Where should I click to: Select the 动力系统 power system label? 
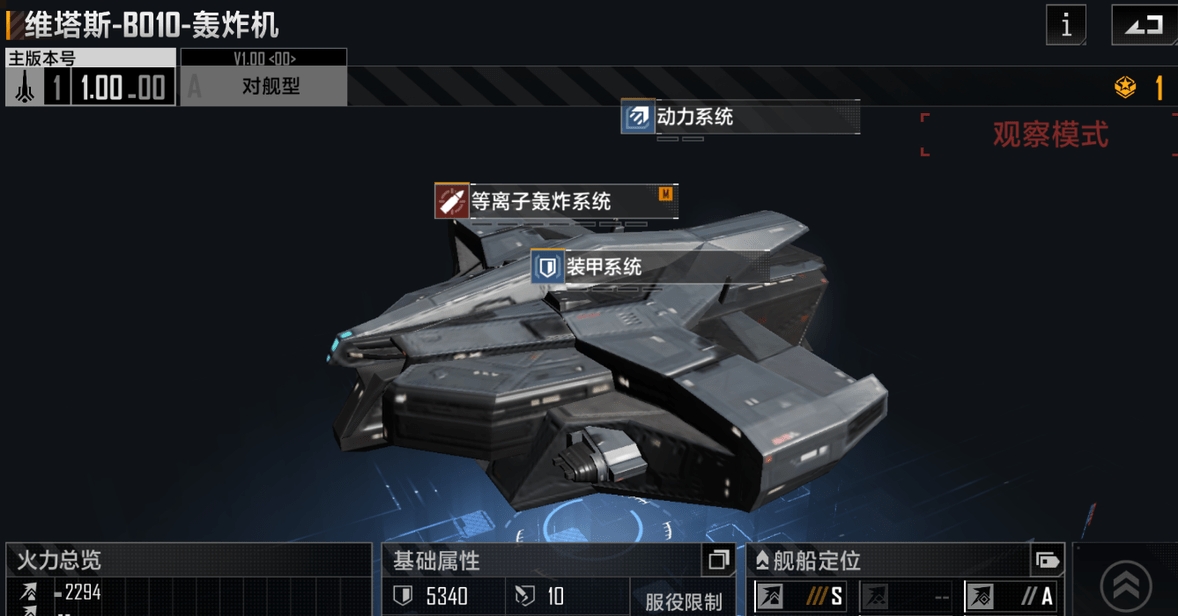coord(740,117)
